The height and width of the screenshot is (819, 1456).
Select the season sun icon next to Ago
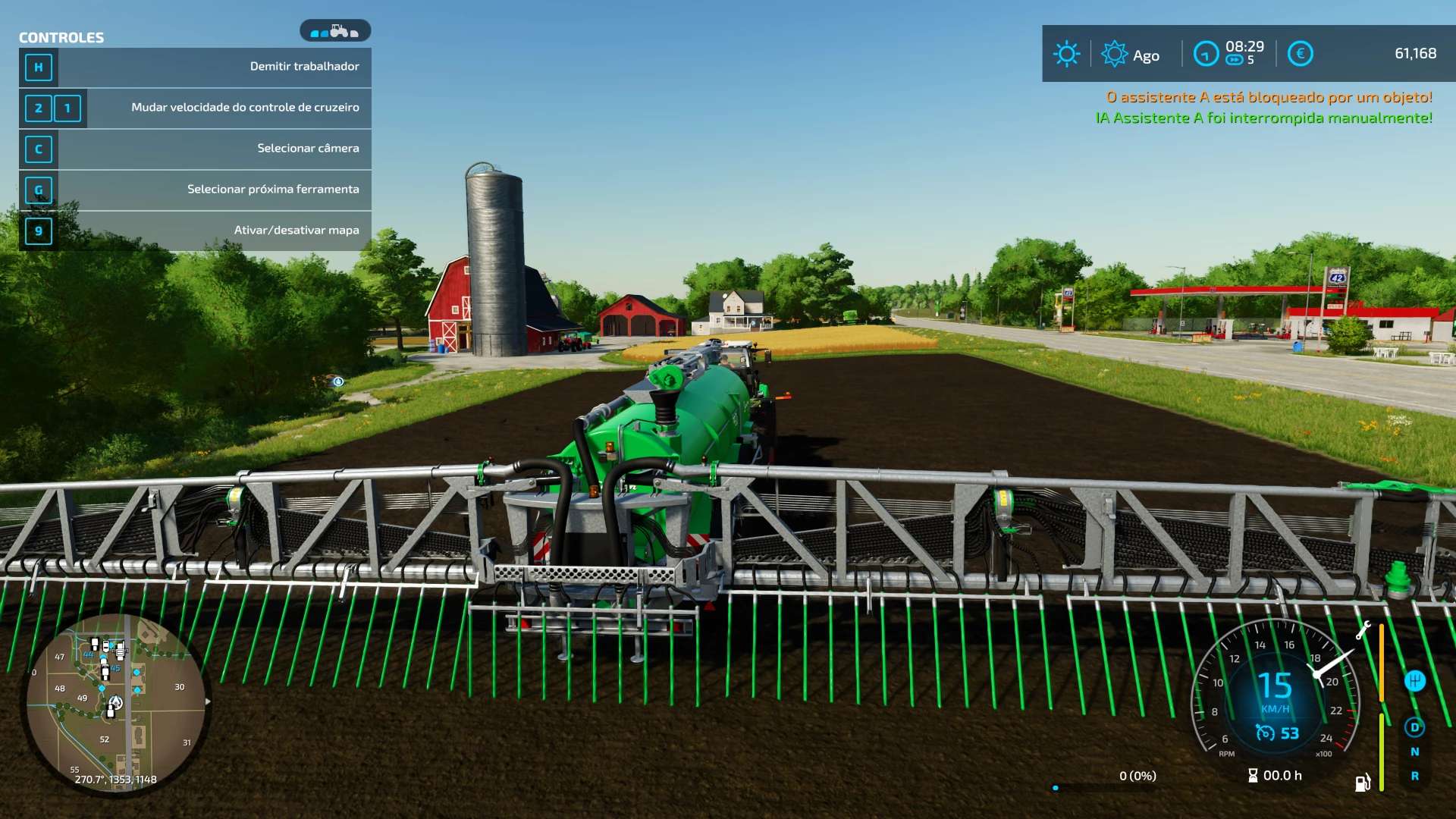1114,54
